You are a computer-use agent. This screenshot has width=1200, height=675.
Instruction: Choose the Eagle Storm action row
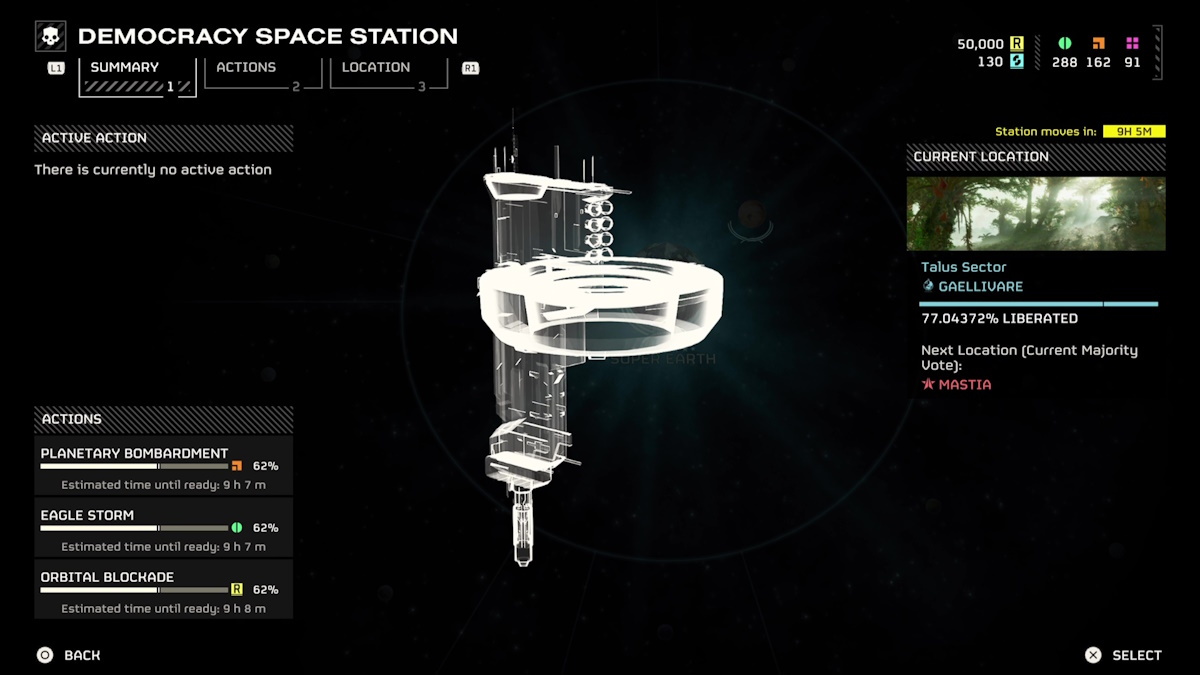(164, 527)
